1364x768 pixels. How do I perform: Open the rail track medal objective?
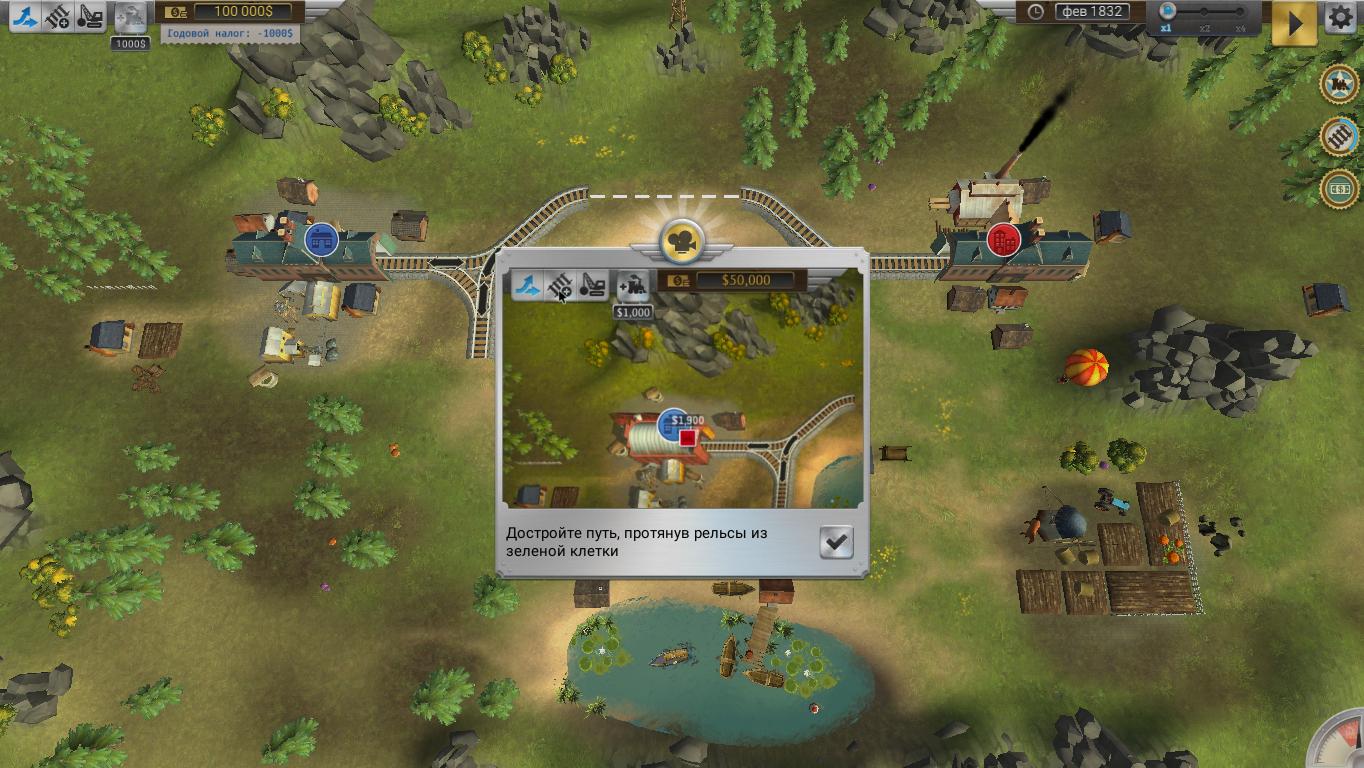tap(1339, 136)
